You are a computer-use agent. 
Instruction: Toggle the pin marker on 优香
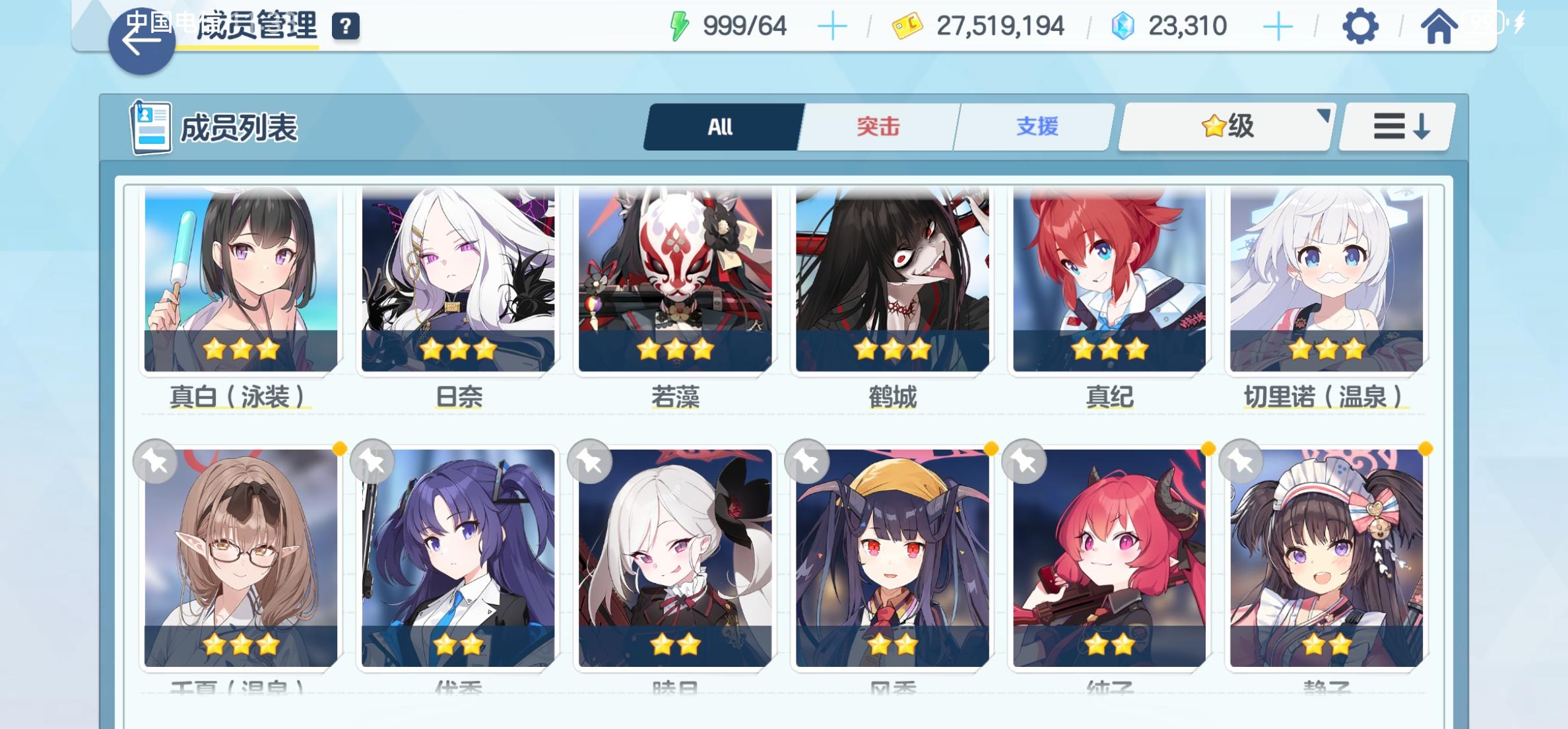[373, 461]
